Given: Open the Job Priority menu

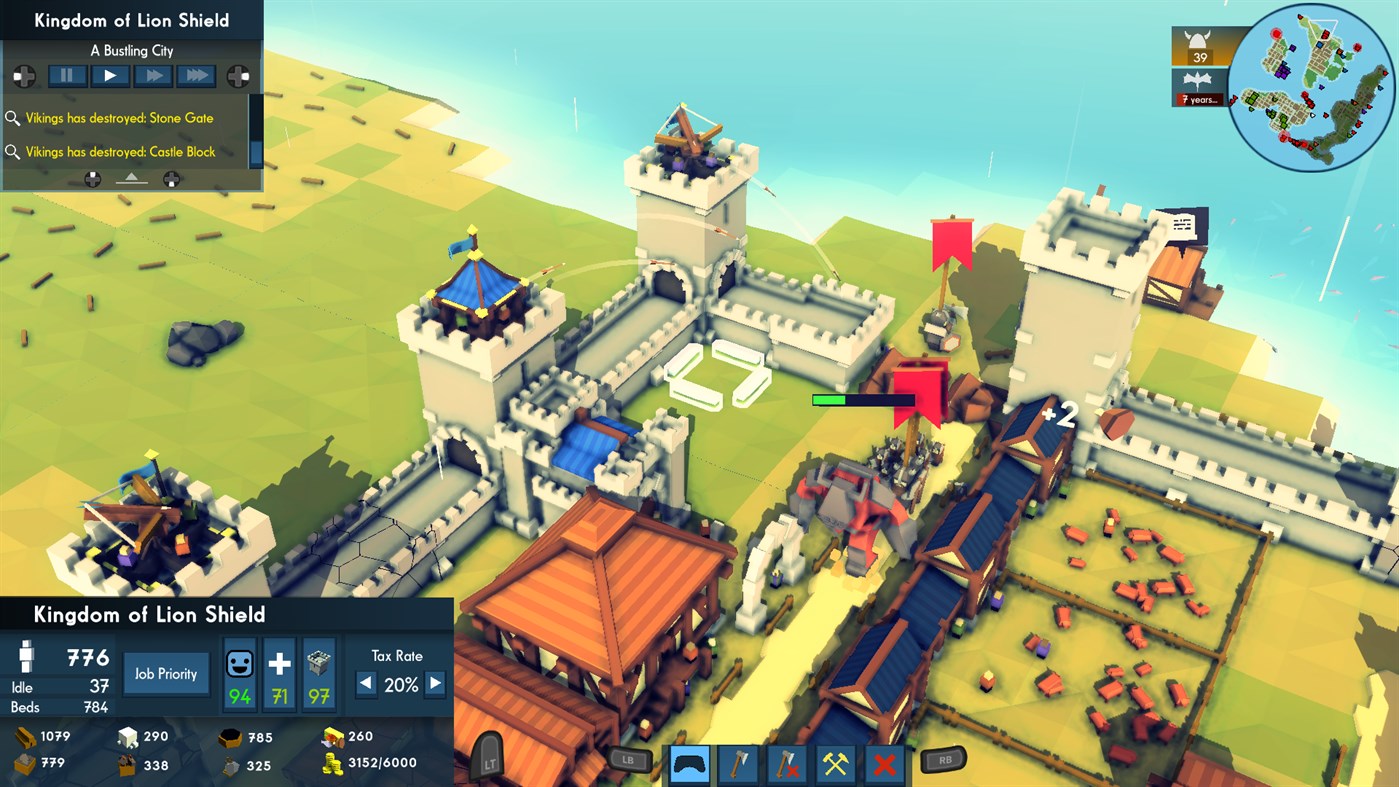Looking at the screenshot, I should pyautogui.click(x=165, y=673).
